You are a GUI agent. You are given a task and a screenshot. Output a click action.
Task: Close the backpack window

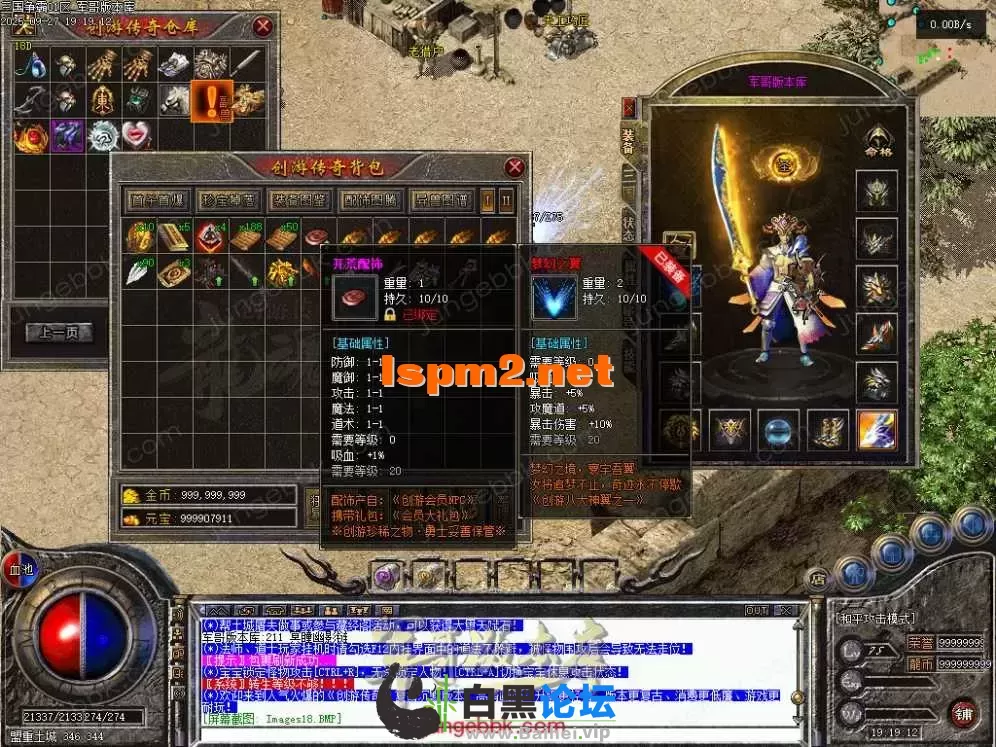tap(515, 167)
